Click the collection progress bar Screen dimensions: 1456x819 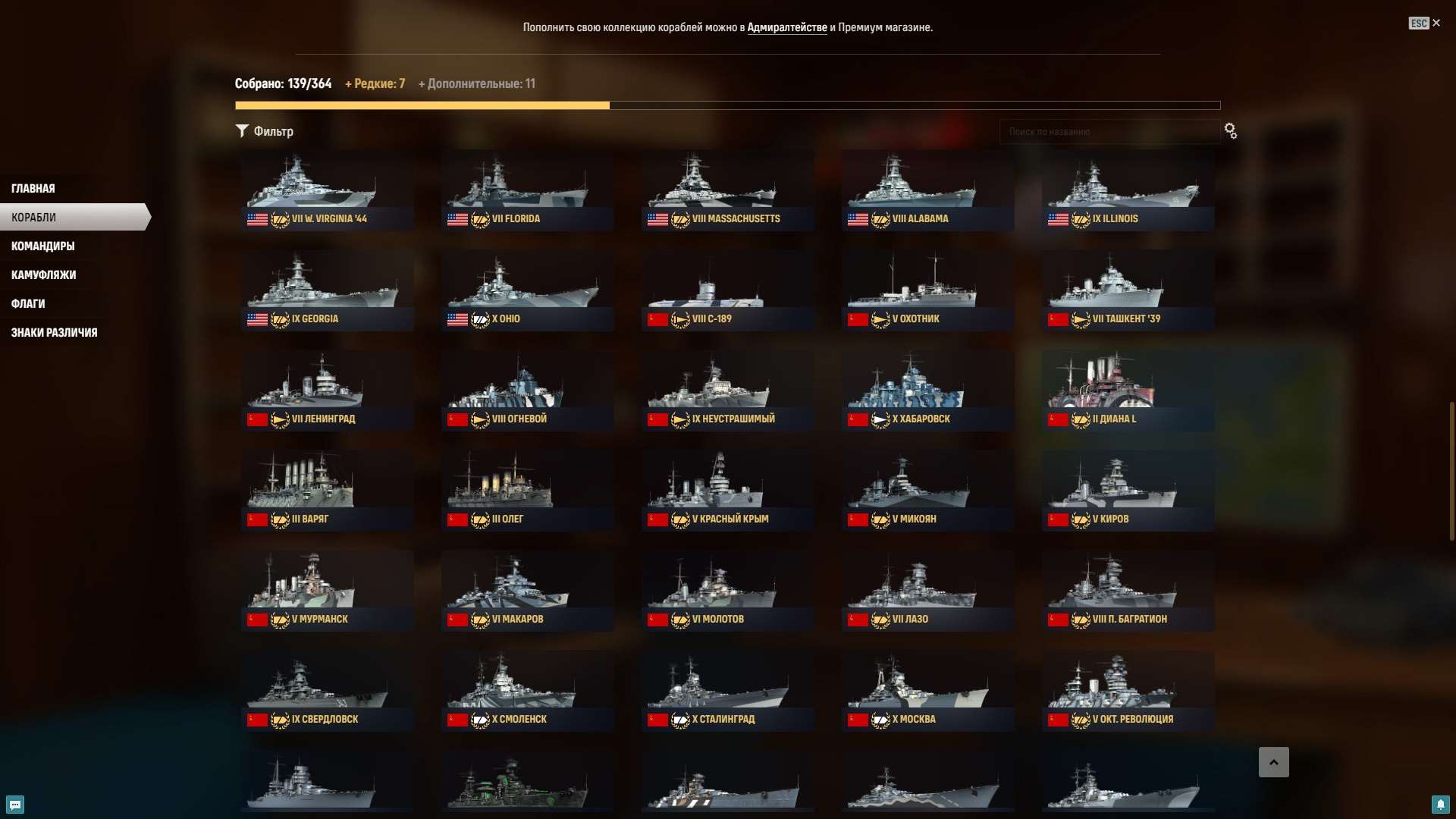point(727,105)
